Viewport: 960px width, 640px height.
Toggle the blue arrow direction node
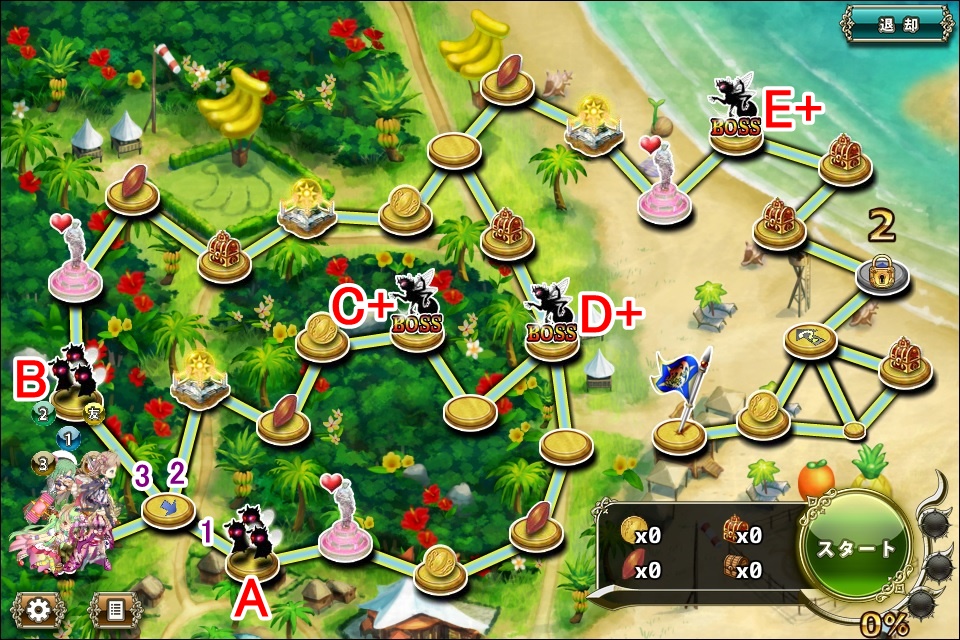click(168, 509)
